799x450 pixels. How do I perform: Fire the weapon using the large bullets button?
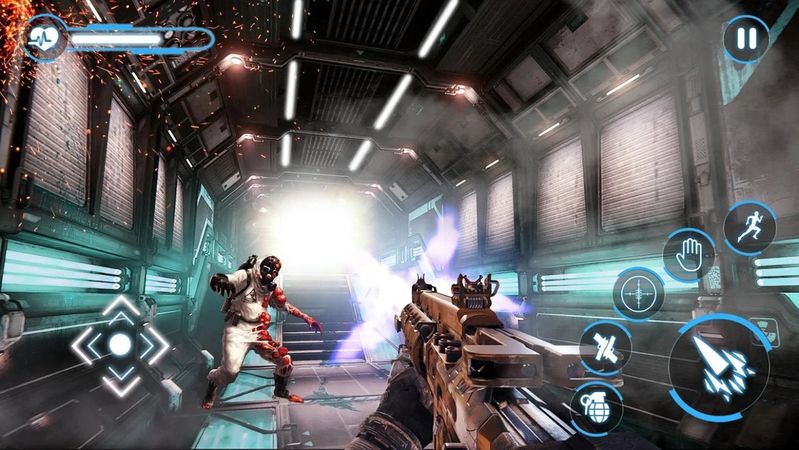(718, 367)
